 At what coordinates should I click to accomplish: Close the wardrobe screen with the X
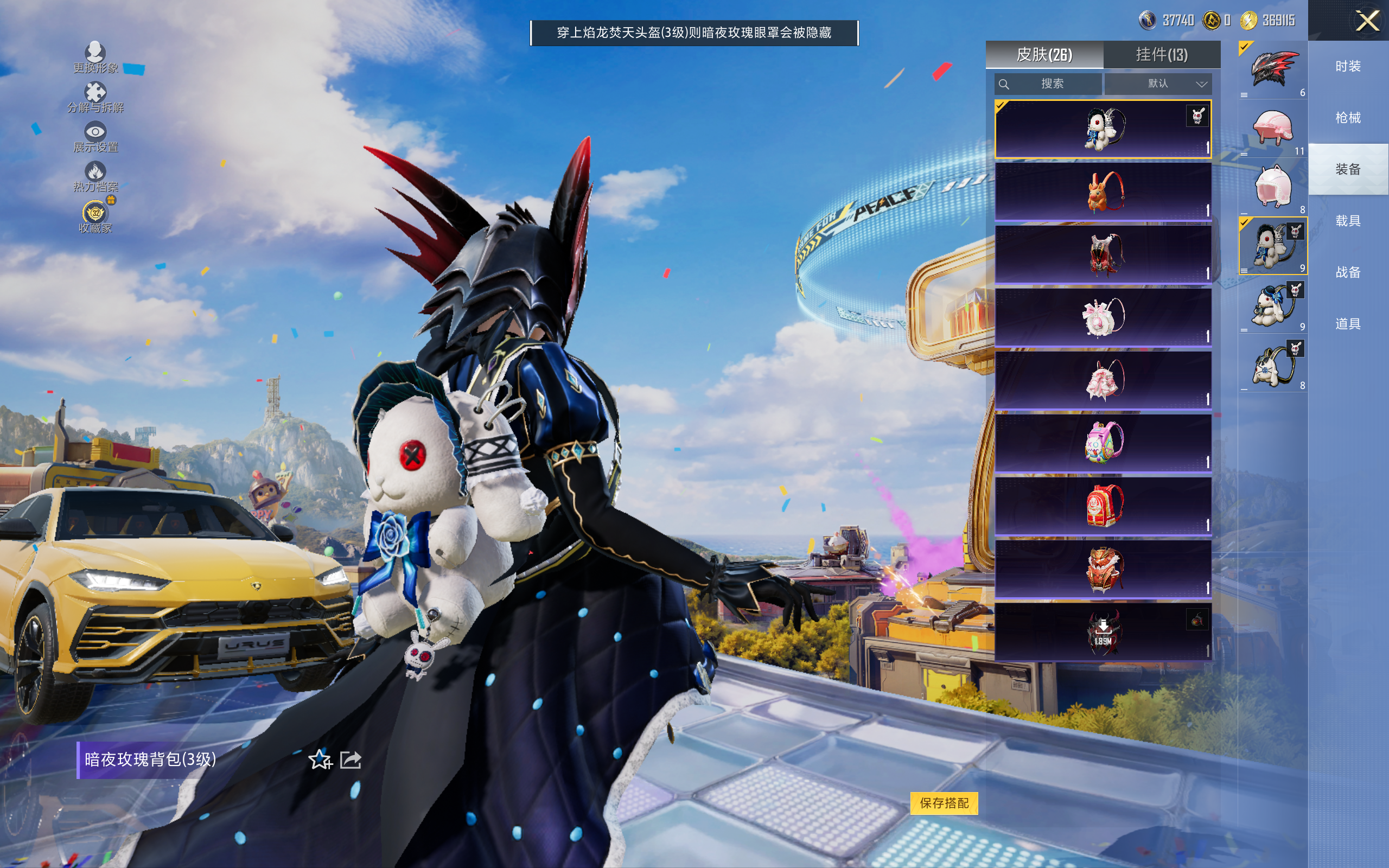1367,21
